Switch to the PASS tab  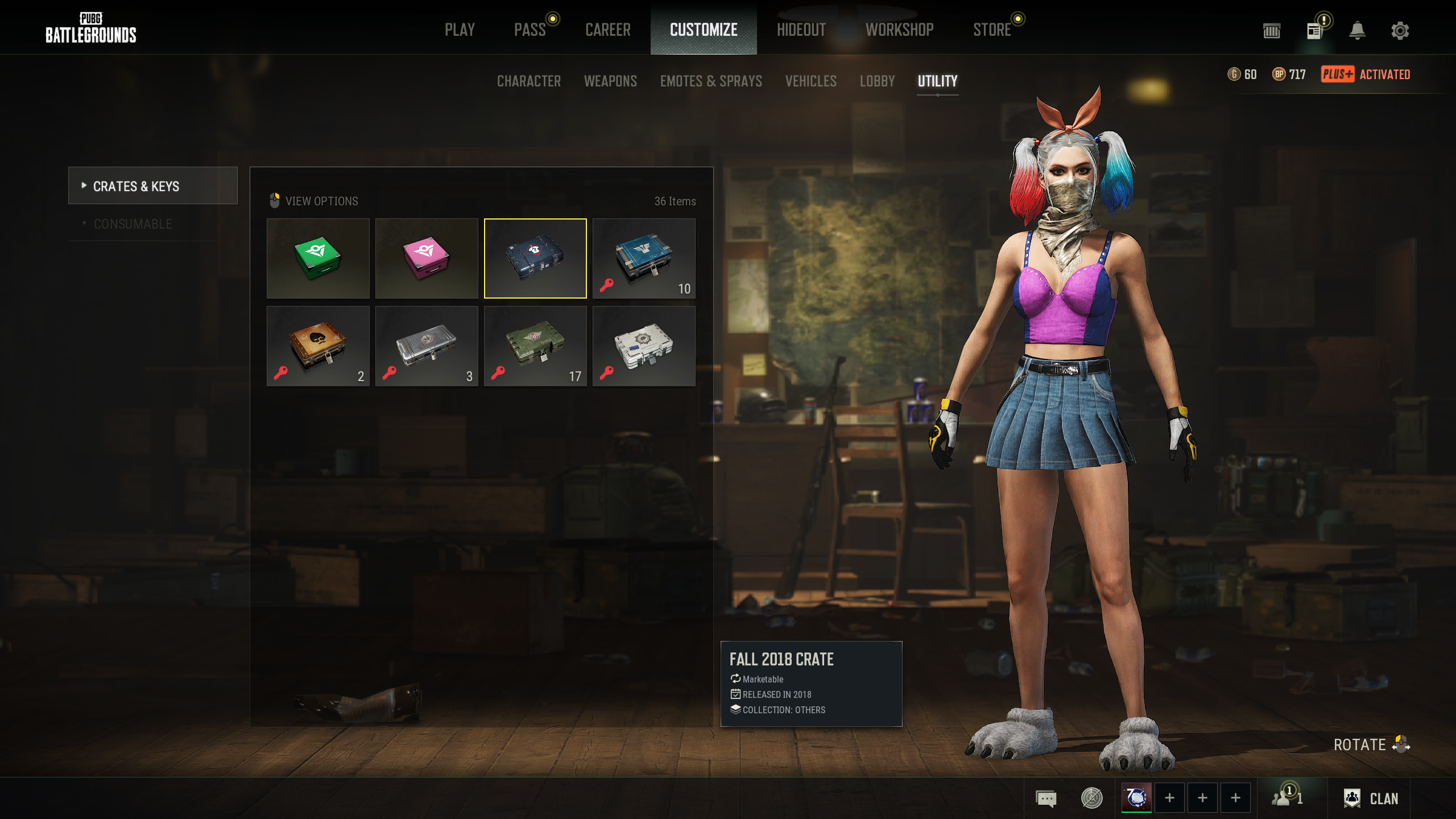tap(530, 30)
